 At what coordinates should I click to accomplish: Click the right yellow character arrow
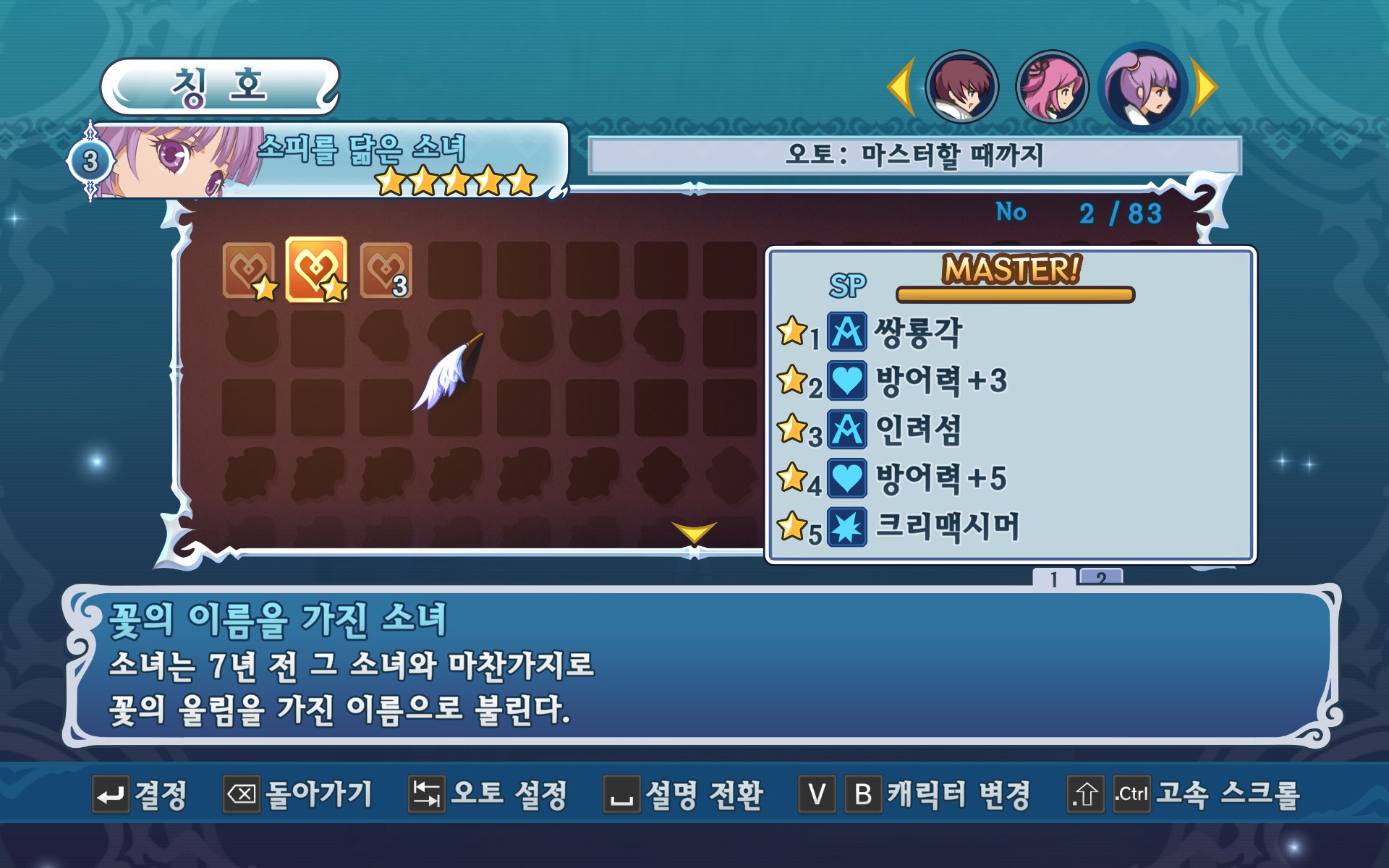point(1205,87)
